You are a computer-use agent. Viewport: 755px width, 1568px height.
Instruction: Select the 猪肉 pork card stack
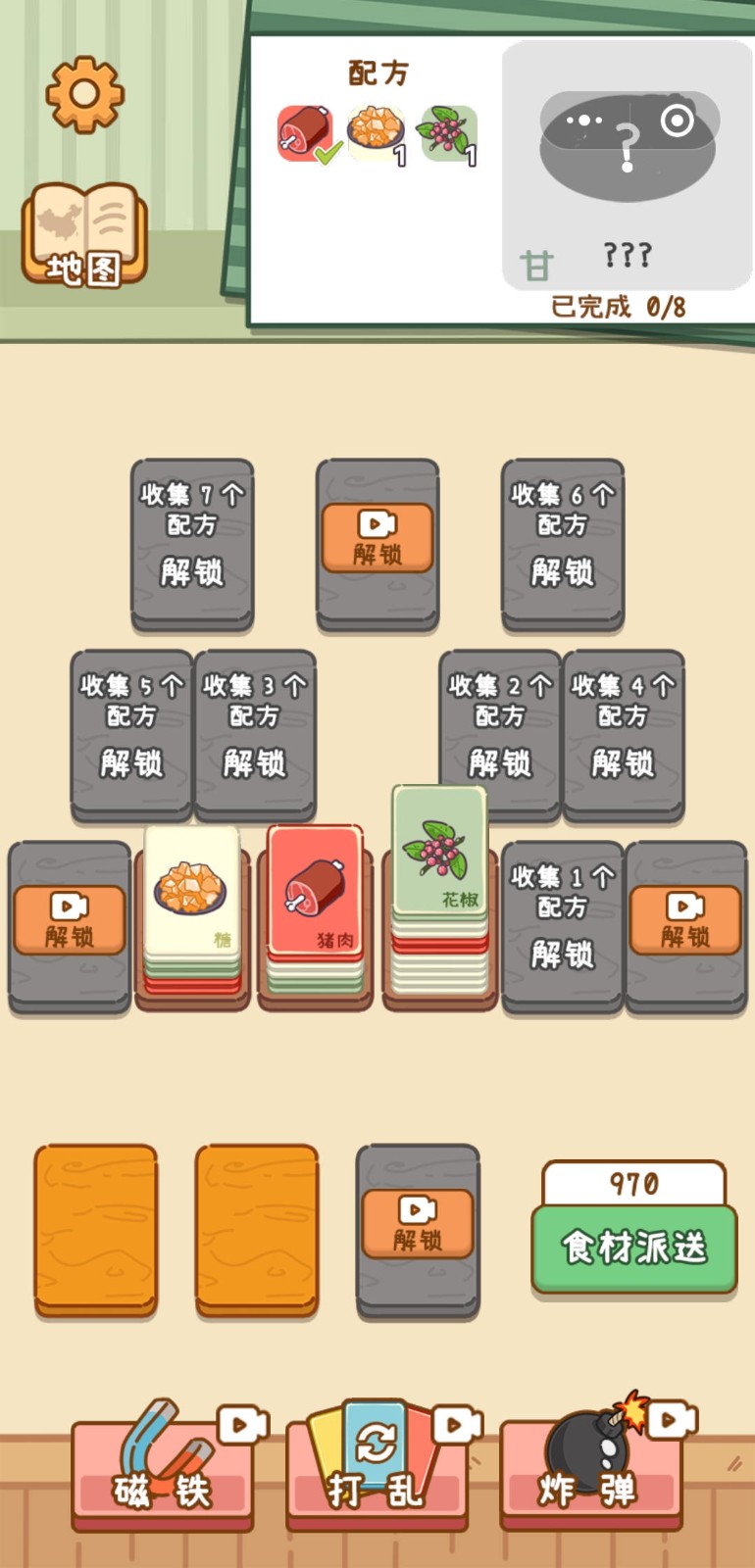click(x=316, y=897)
